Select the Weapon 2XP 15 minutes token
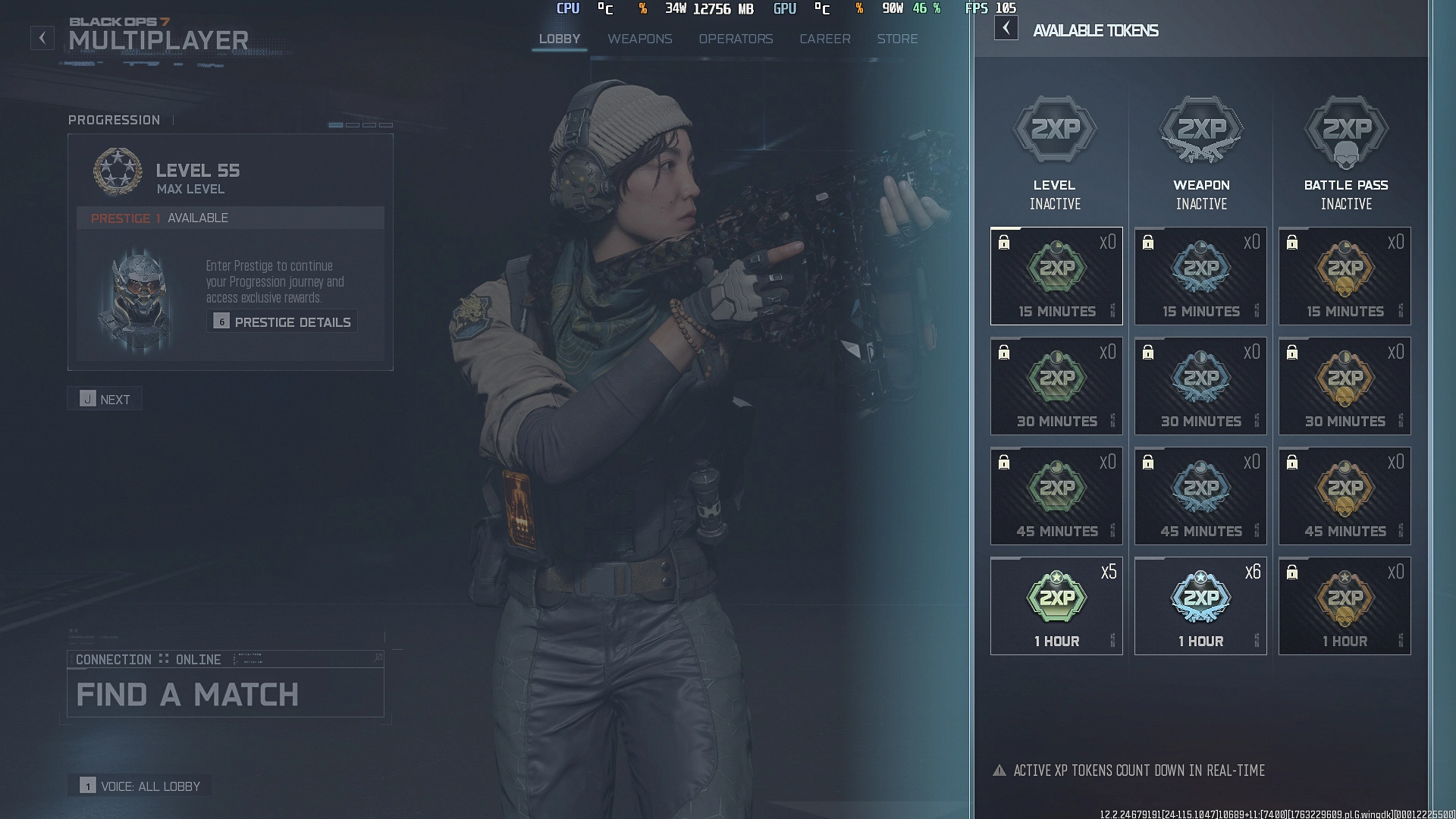The image size is (1456, 819). (1200, 275)
